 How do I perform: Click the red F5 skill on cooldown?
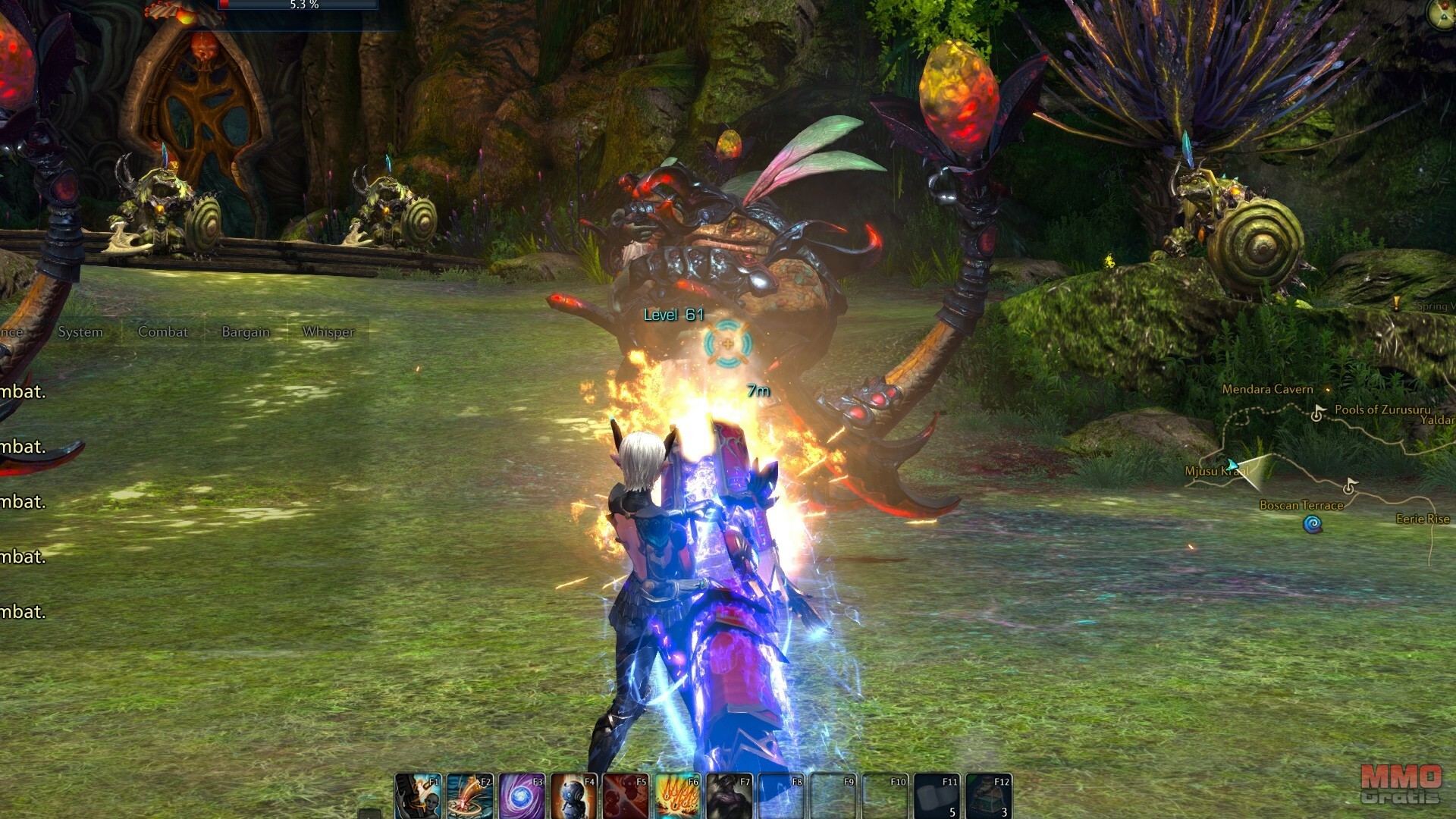coord(626,796)
